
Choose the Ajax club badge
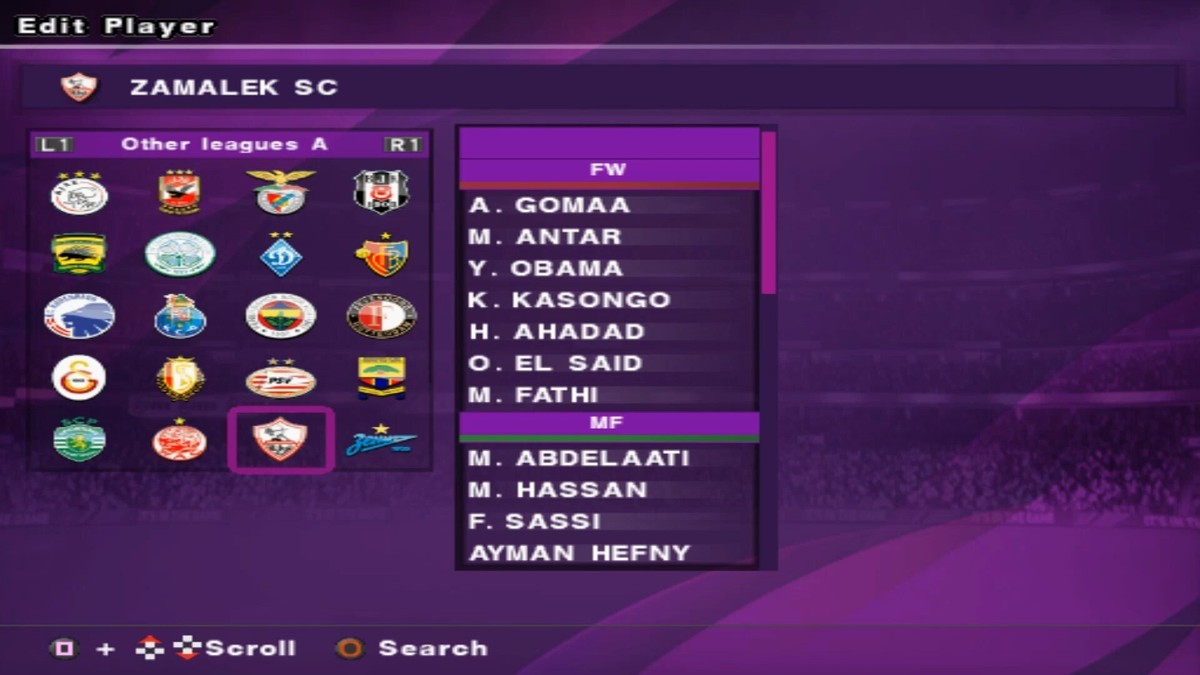point(79,192)
